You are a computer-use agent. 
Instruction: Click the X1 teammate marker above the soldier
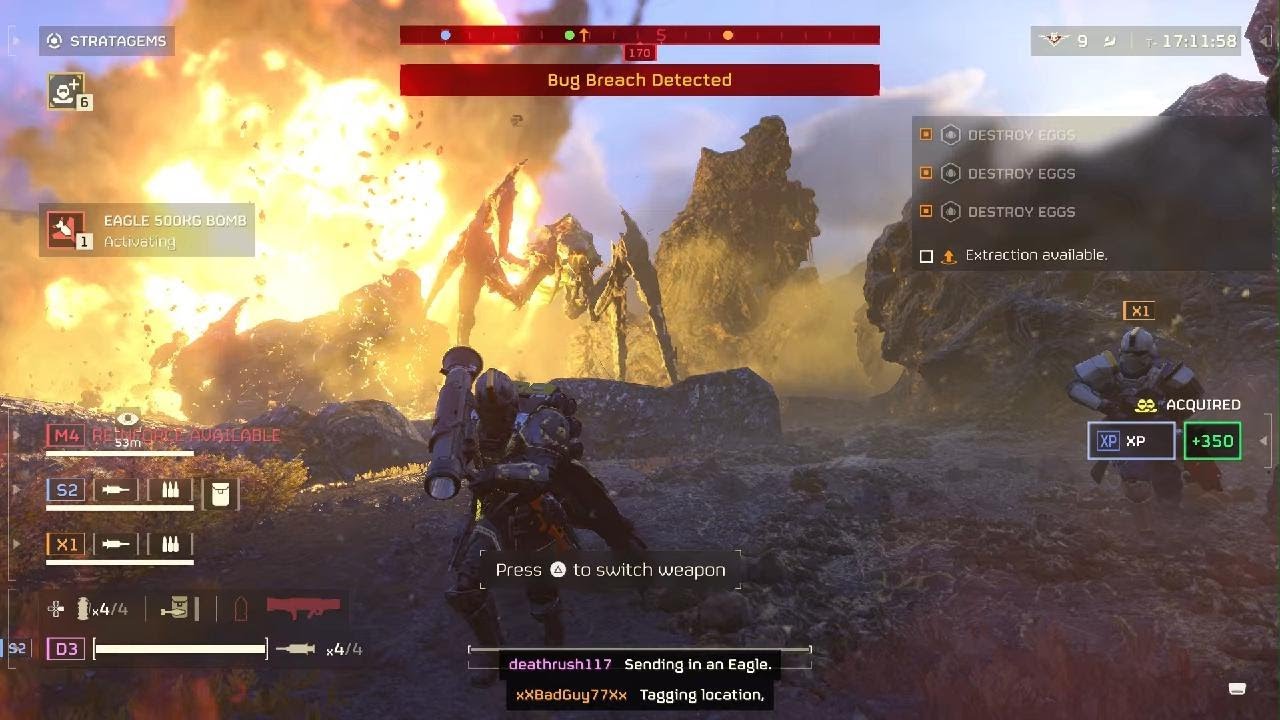[1140, 311]
